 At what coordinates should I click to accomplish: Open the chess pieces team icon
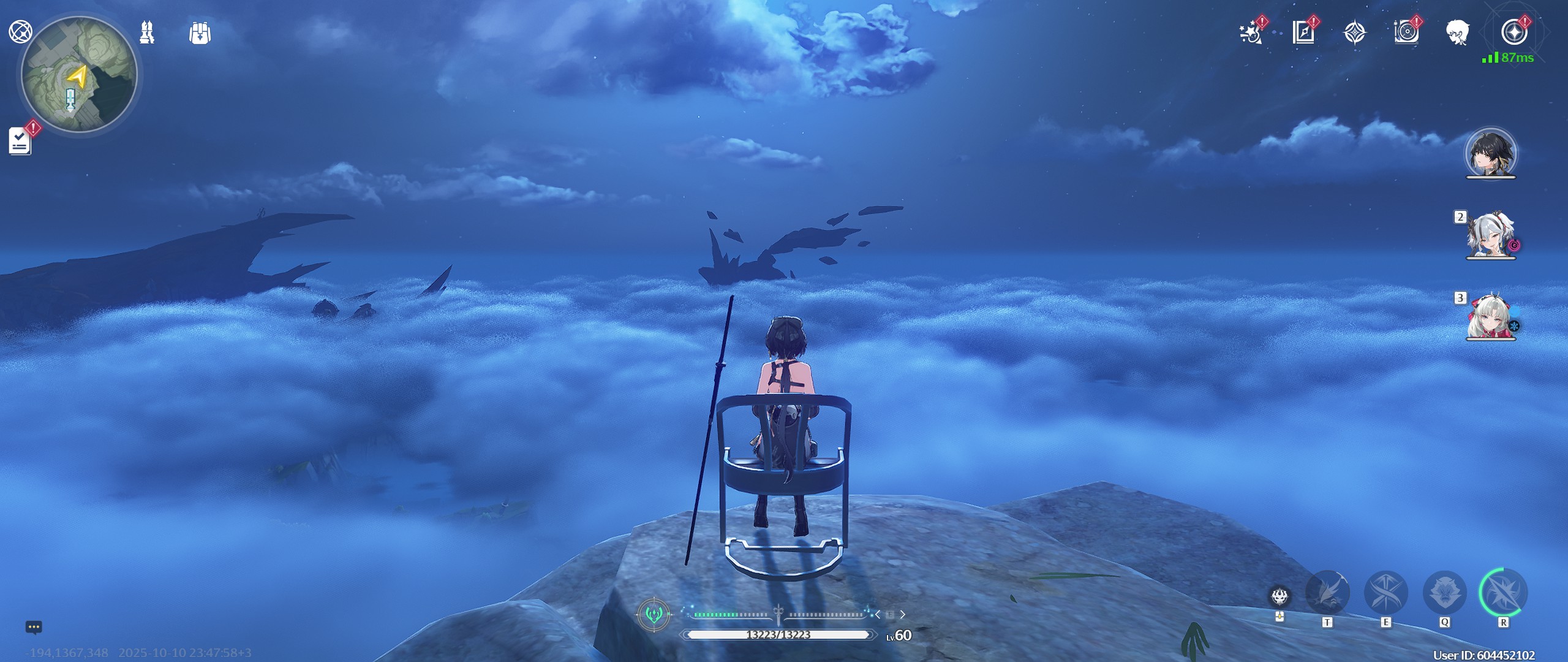coord(147,32)
